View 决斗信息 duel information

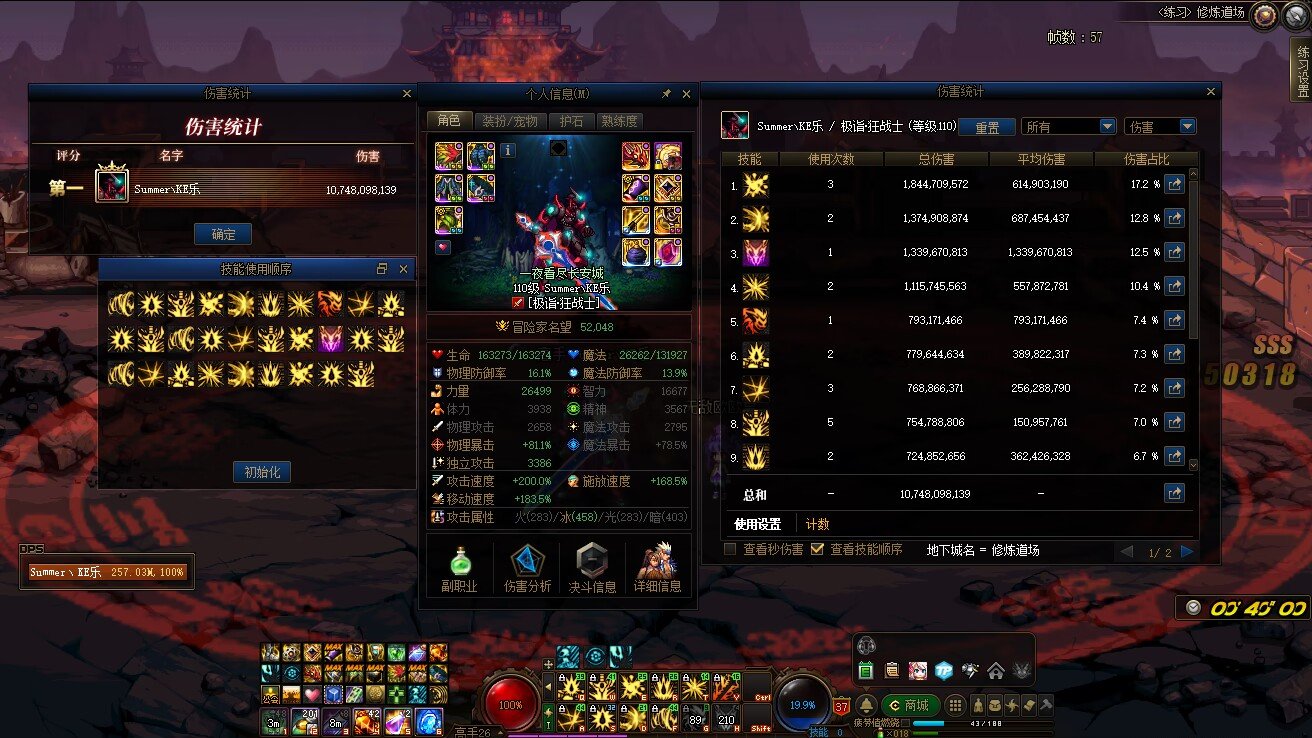[593, 568]
